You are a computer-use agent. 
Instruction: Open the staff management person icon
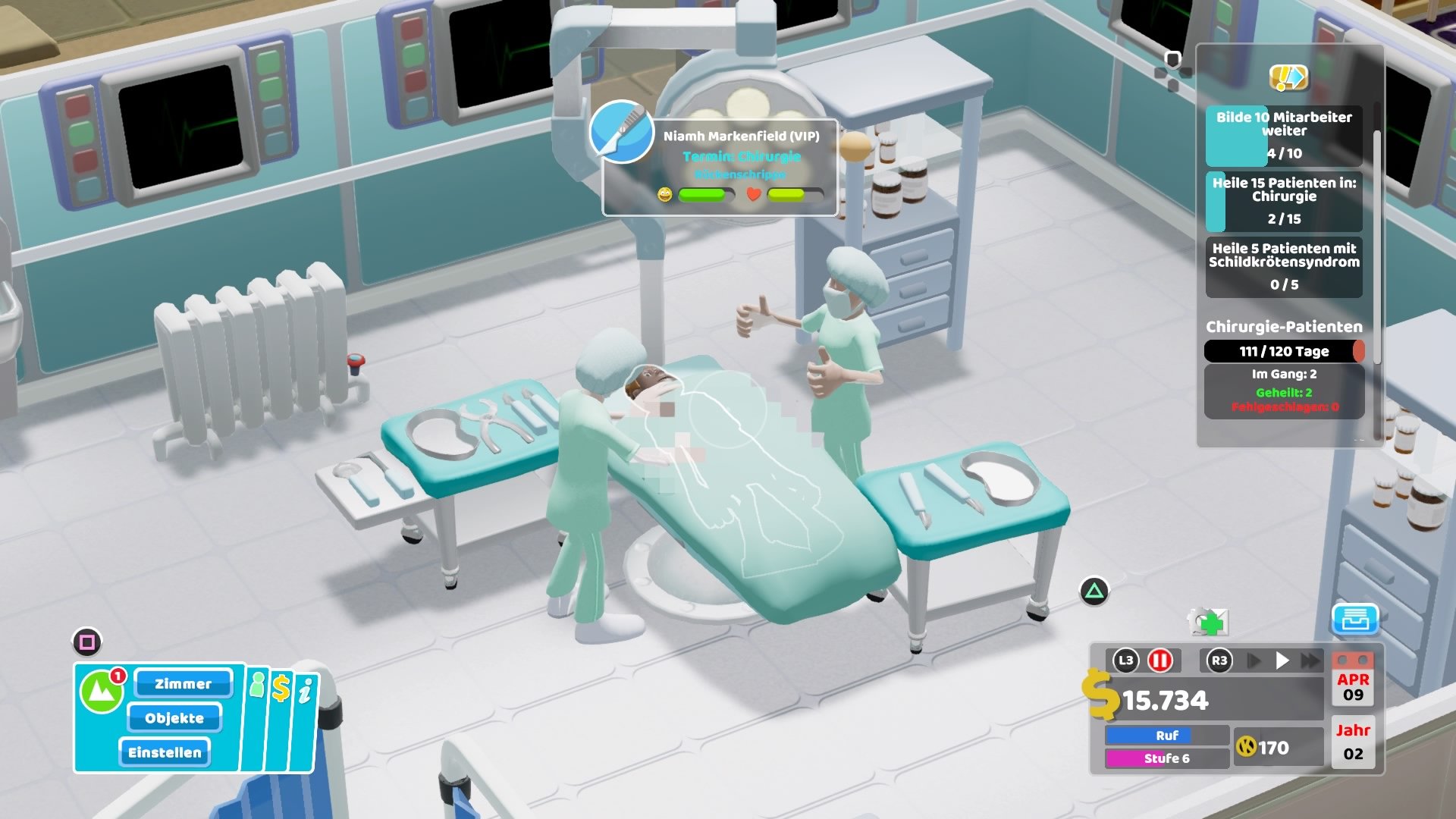(257, 686)
